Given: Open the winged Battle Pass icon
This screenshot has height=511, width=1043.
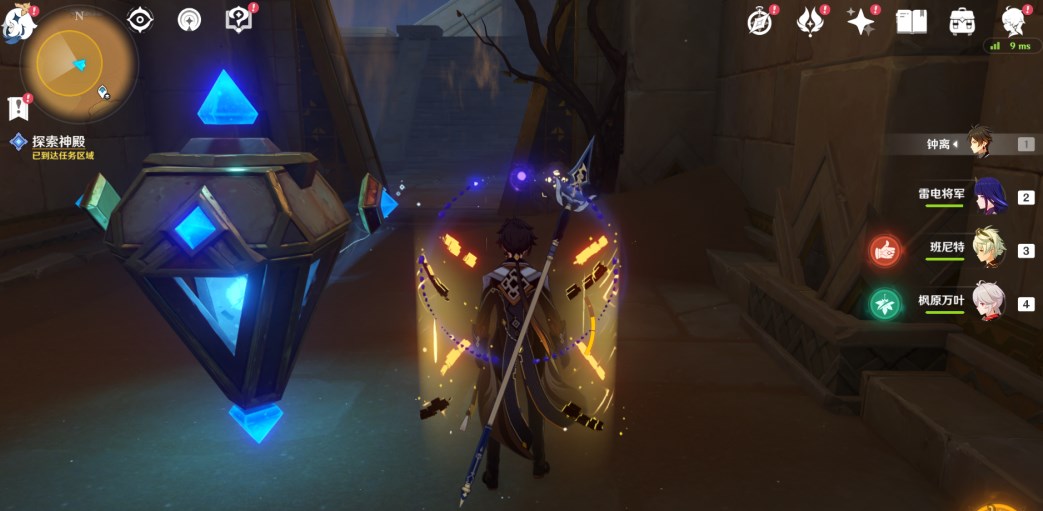Looking at the screenshot, I should [809, 22].
